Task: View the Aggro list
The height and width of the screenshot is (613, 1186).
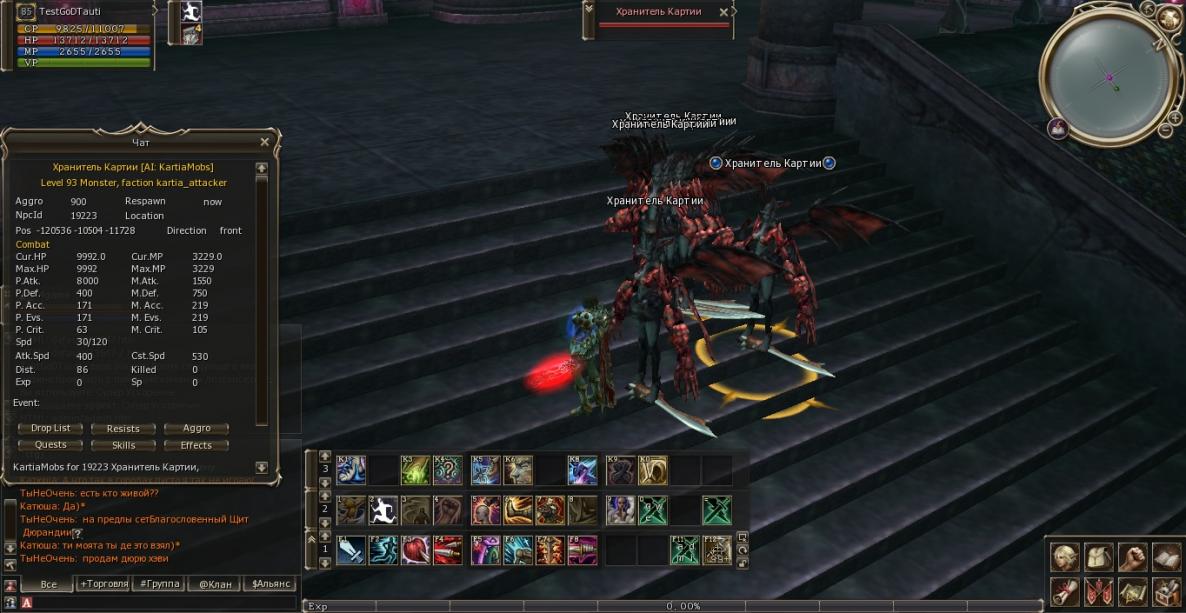Action: click(x=196, y=428)
